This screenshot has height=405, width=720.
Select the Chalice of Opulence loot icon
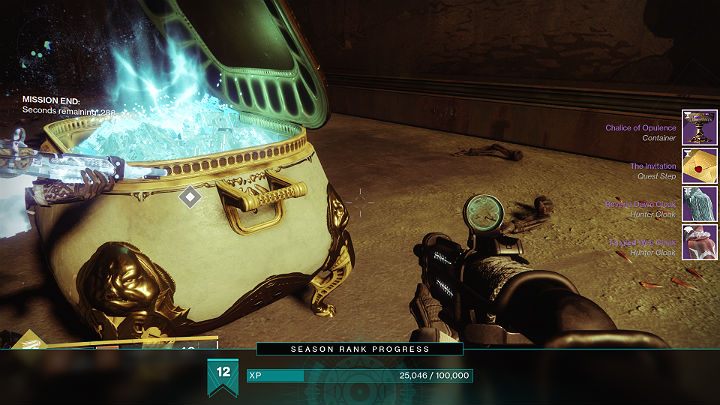click(699, 128)
